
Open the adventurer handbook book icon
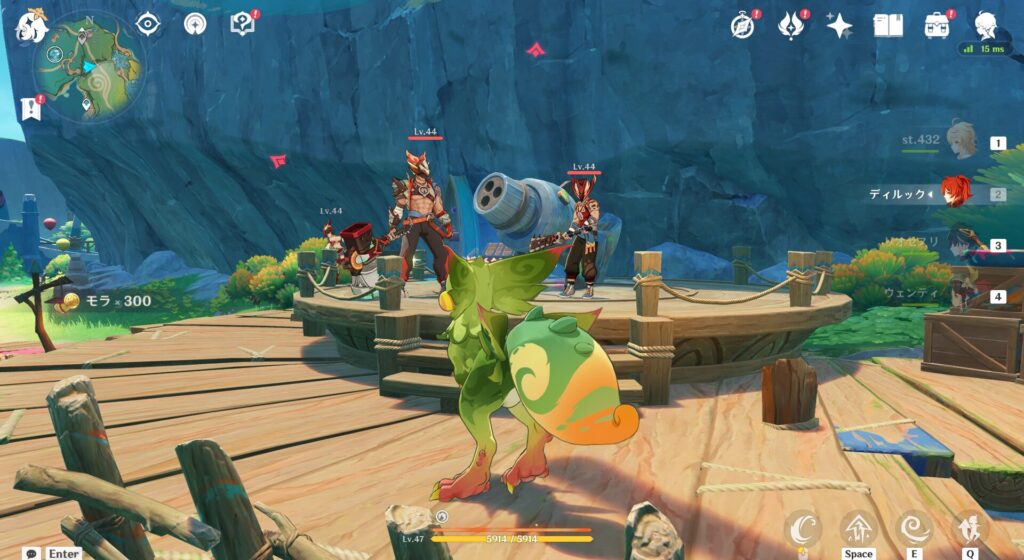(x=888, y=25)
